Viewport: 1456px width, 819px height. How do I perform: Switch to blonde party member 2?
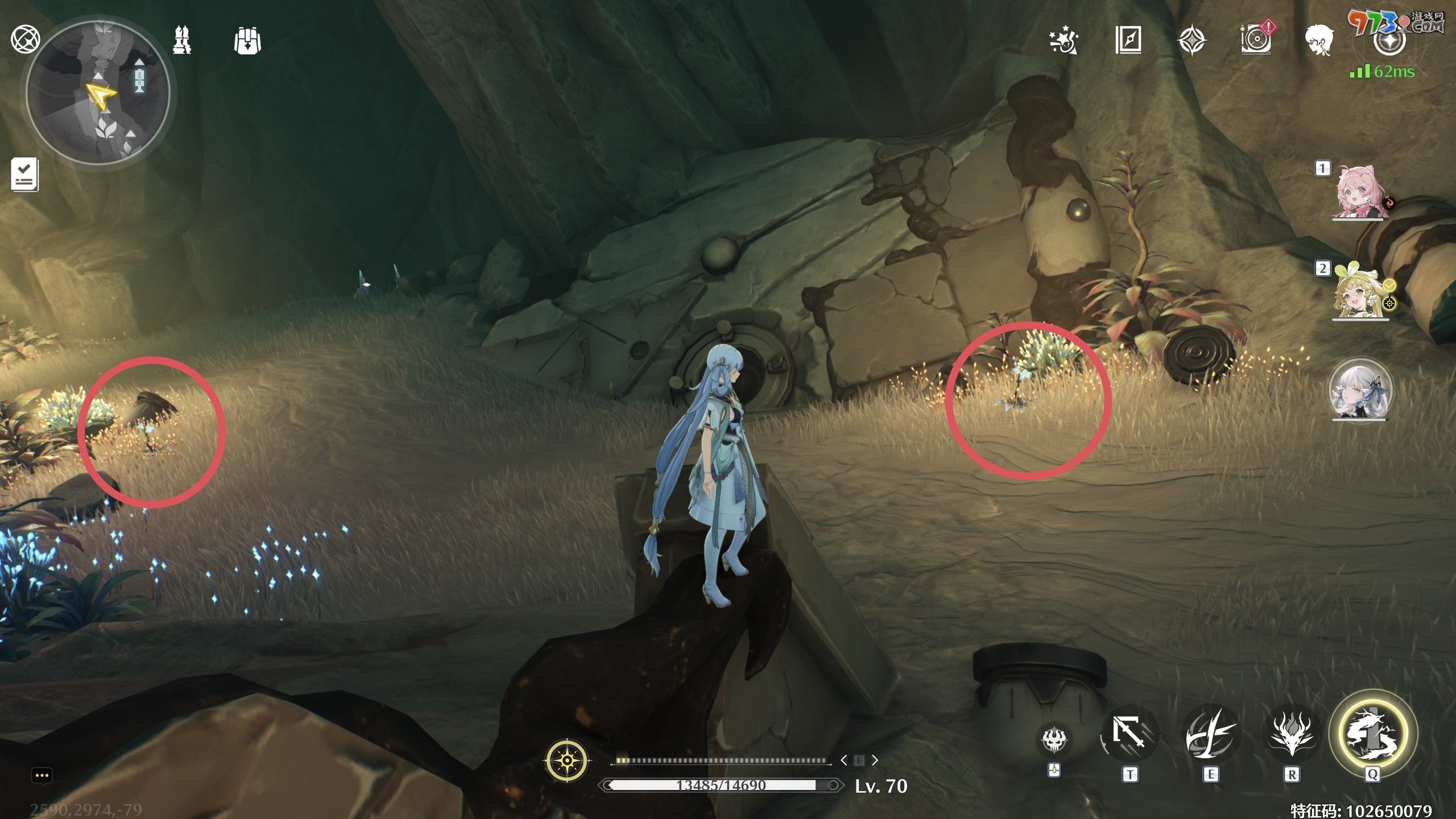point(1360,291)
